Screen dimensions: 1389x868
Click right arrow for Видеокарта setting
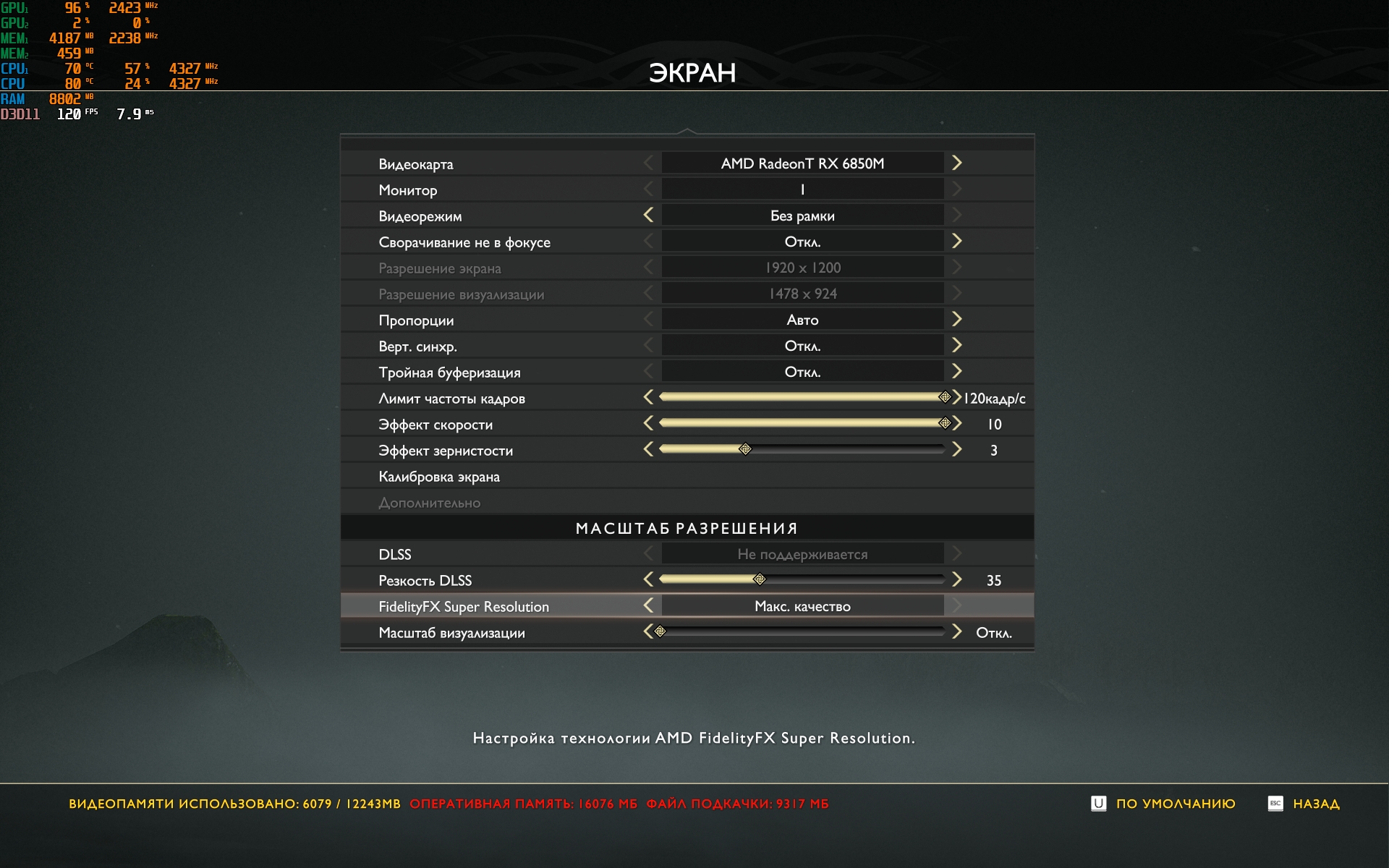956,163
